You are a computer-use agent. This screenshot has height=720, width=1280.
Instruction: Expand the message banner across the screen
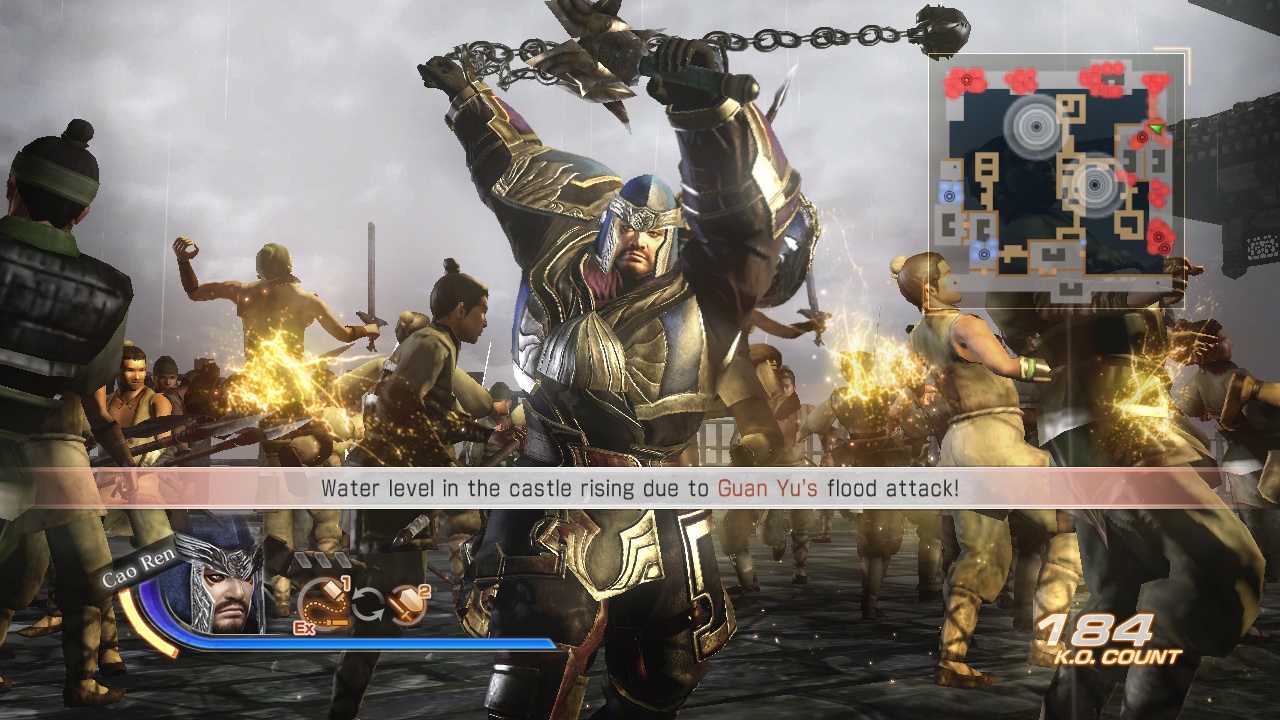(x=640, y=489)
